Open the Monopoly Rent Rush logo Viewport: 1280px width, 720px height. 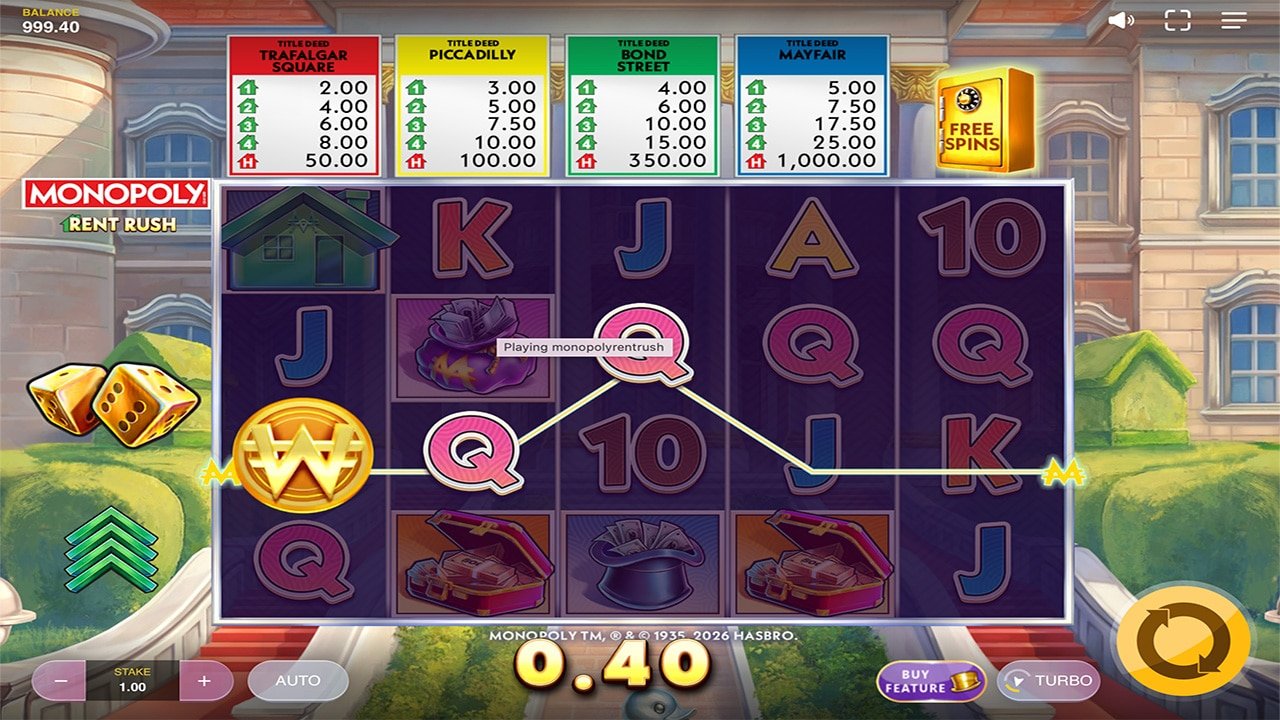113,206
